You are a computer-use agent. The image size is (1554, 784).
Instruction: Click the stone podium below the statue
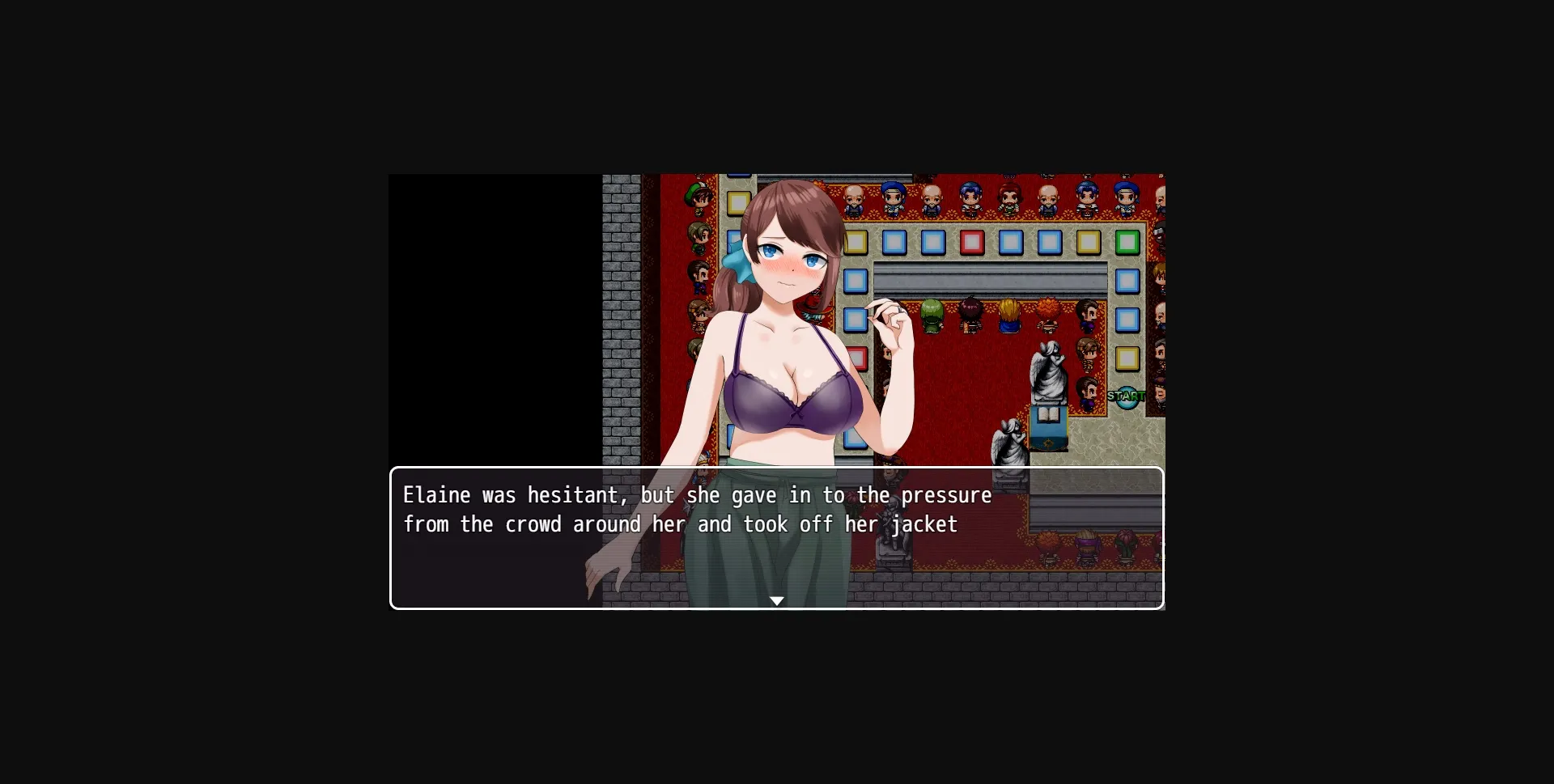pyautogui.click(x=1049, y=427)
